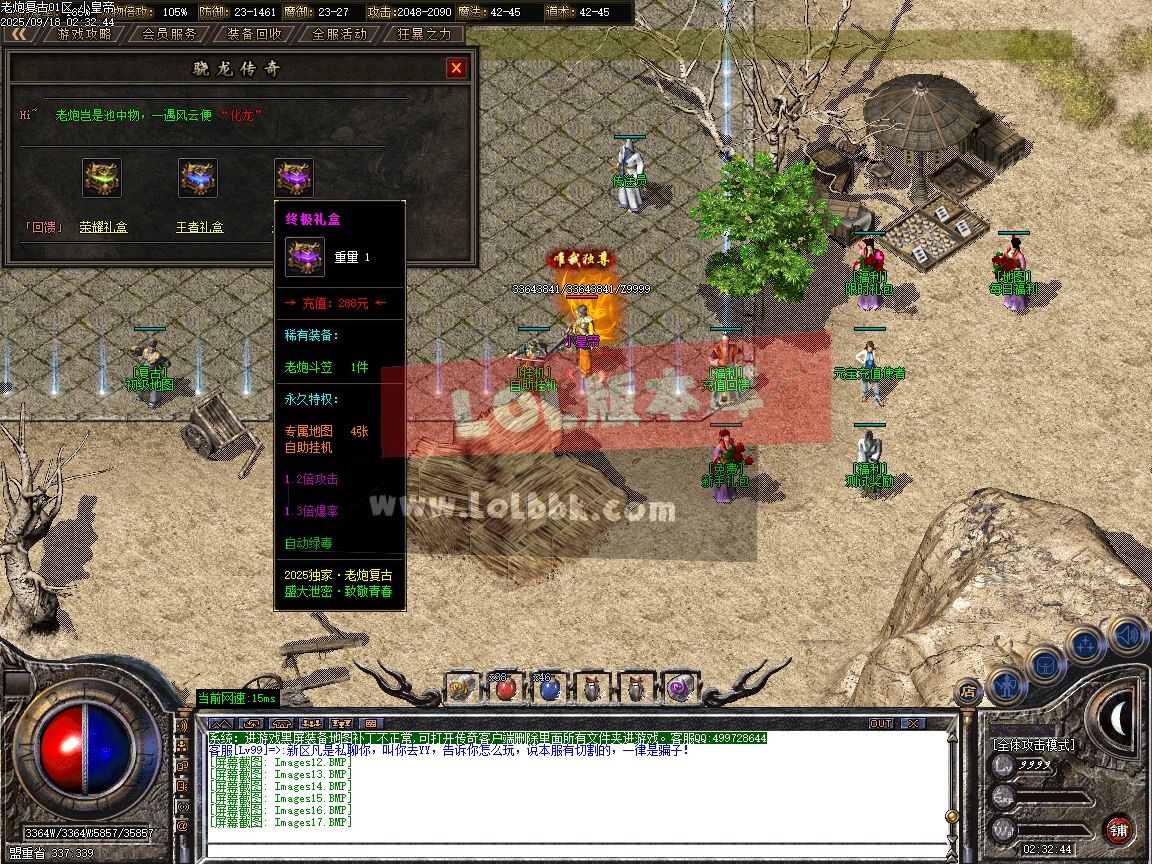This screenshot has width=1152, height=864.
Task: Open the 店 shop button
Action: pos(967,691)
